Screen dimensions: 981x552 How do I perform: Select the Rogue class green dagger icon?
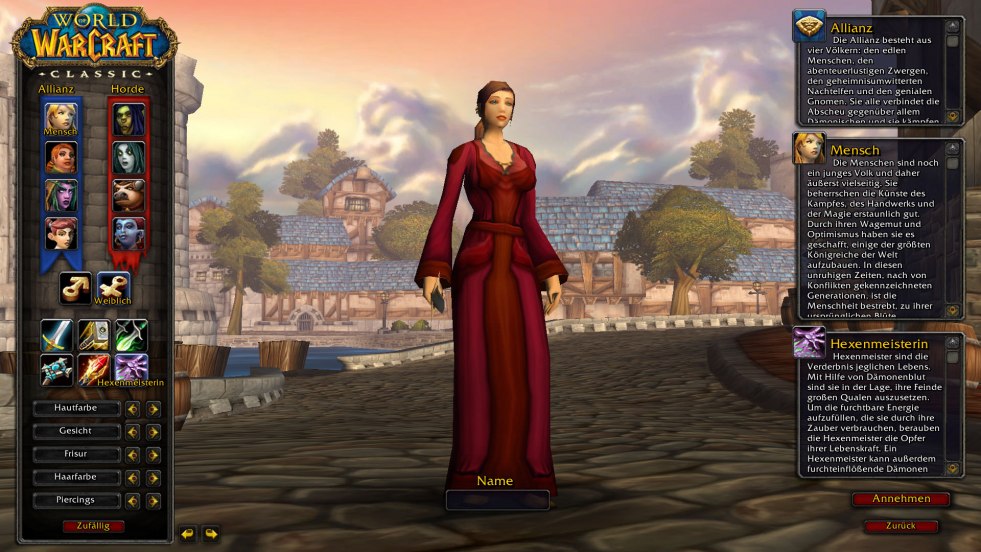[131, 335]
